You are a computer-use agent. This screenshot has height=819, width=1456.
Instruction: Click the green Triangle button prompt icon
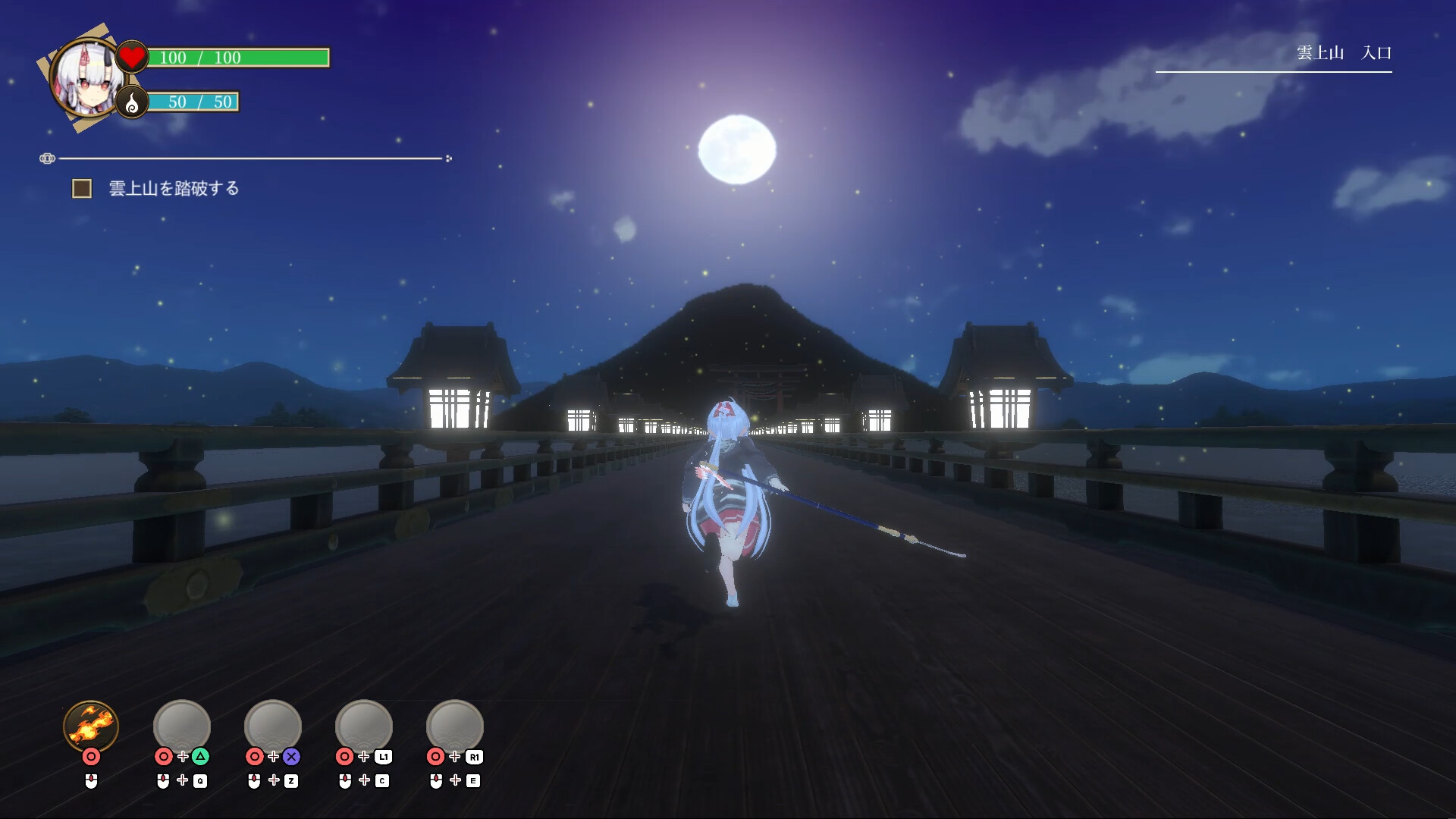[200, 756]
